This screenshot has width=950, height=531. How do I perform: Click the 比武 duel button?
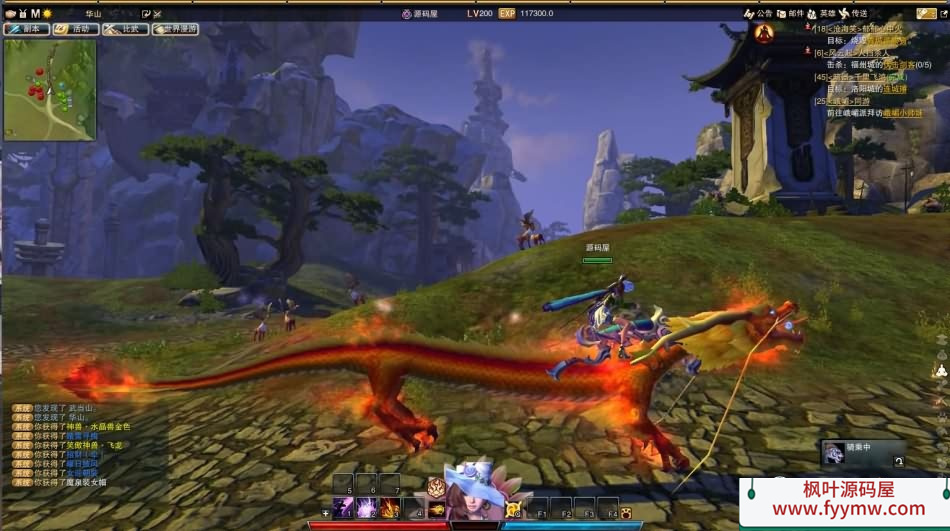125,29
